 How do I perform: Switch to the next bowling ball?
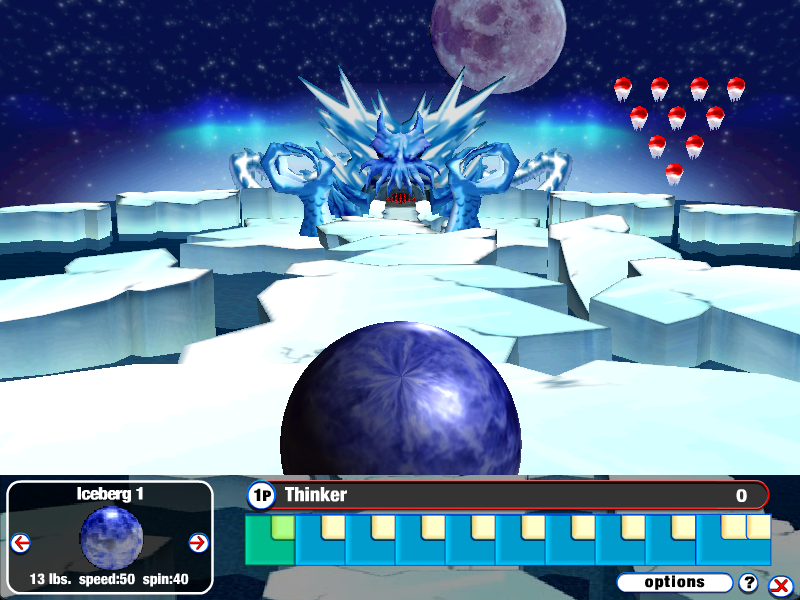(x=197, y=543)
